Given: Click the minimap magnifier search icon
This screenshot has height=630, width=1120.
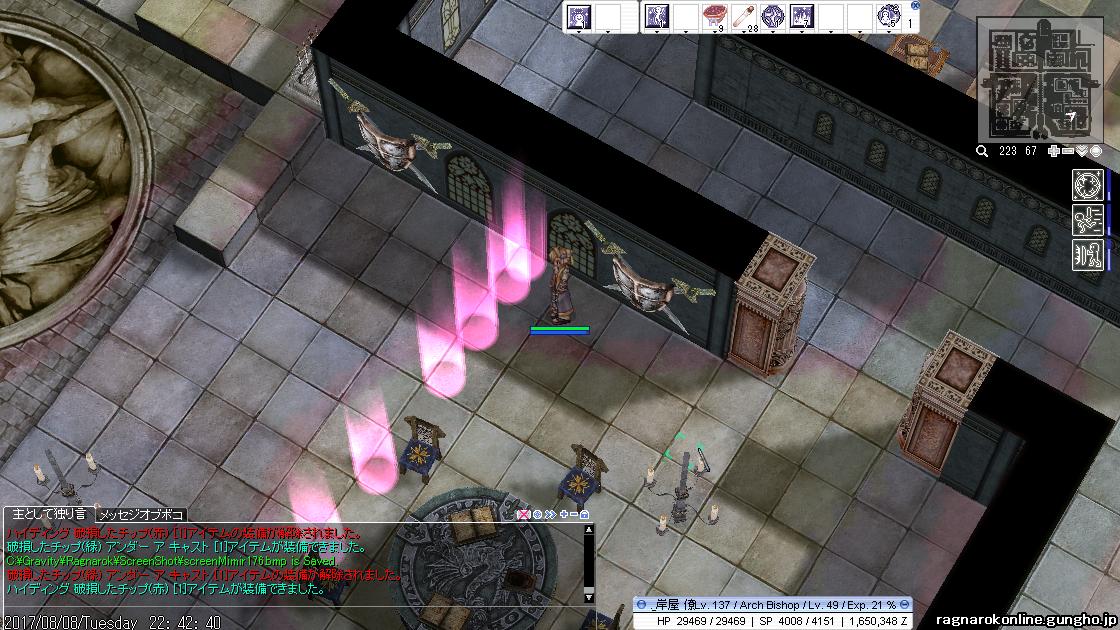Looking at the screenshot, I should pyautogui.click(x=983, y=151).
